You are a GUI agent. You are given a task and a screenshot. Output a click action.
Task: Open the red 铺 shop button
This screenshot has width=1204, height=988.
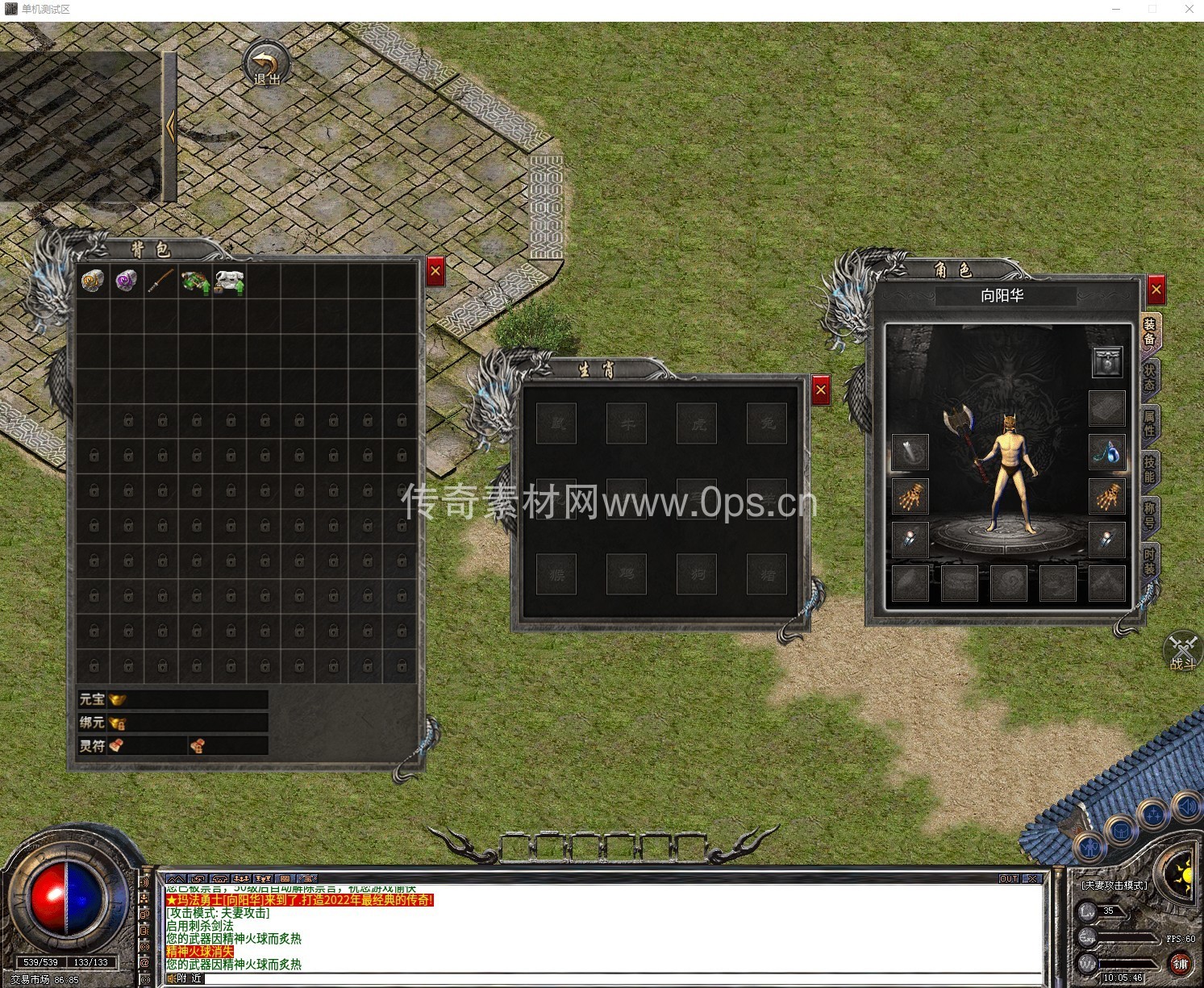click(1180, 964)
